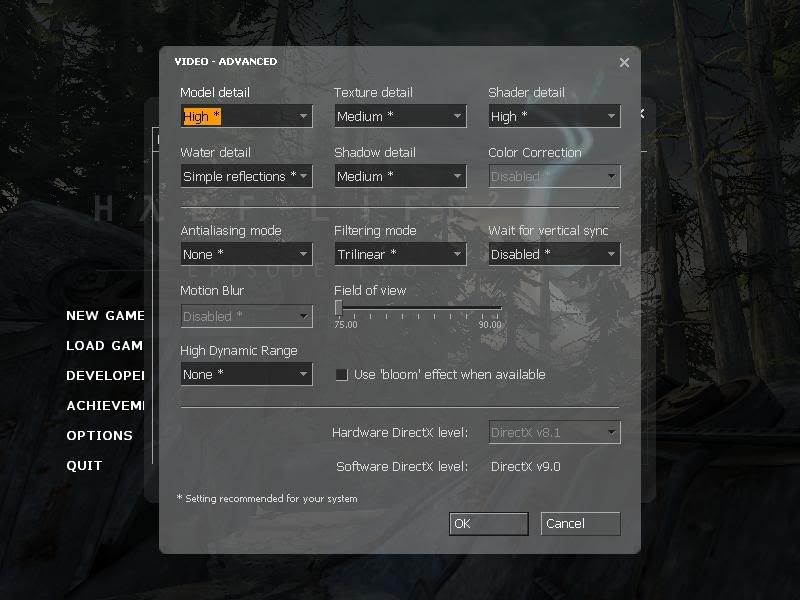
Task: Expand the High Dynamic Range dropdown
Action: tap(246, 374)
